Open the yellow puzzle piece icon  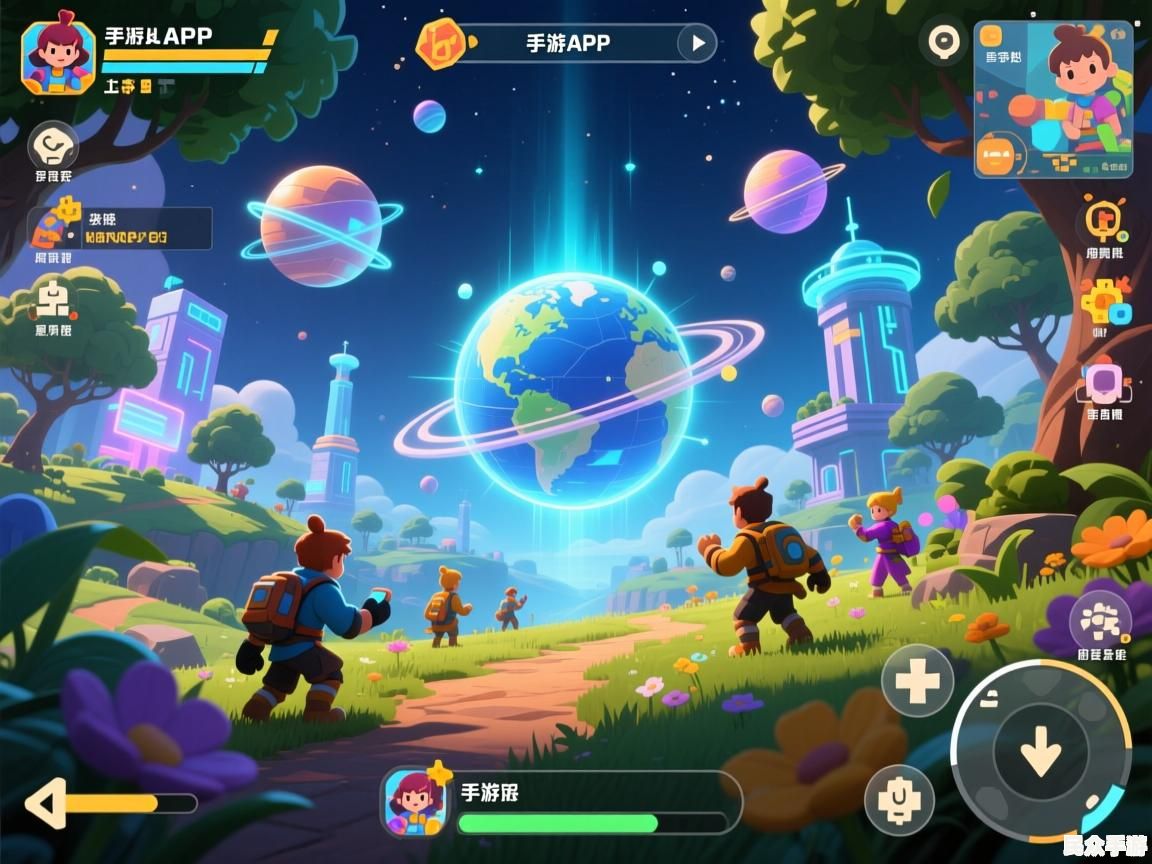click(1104, 301)
